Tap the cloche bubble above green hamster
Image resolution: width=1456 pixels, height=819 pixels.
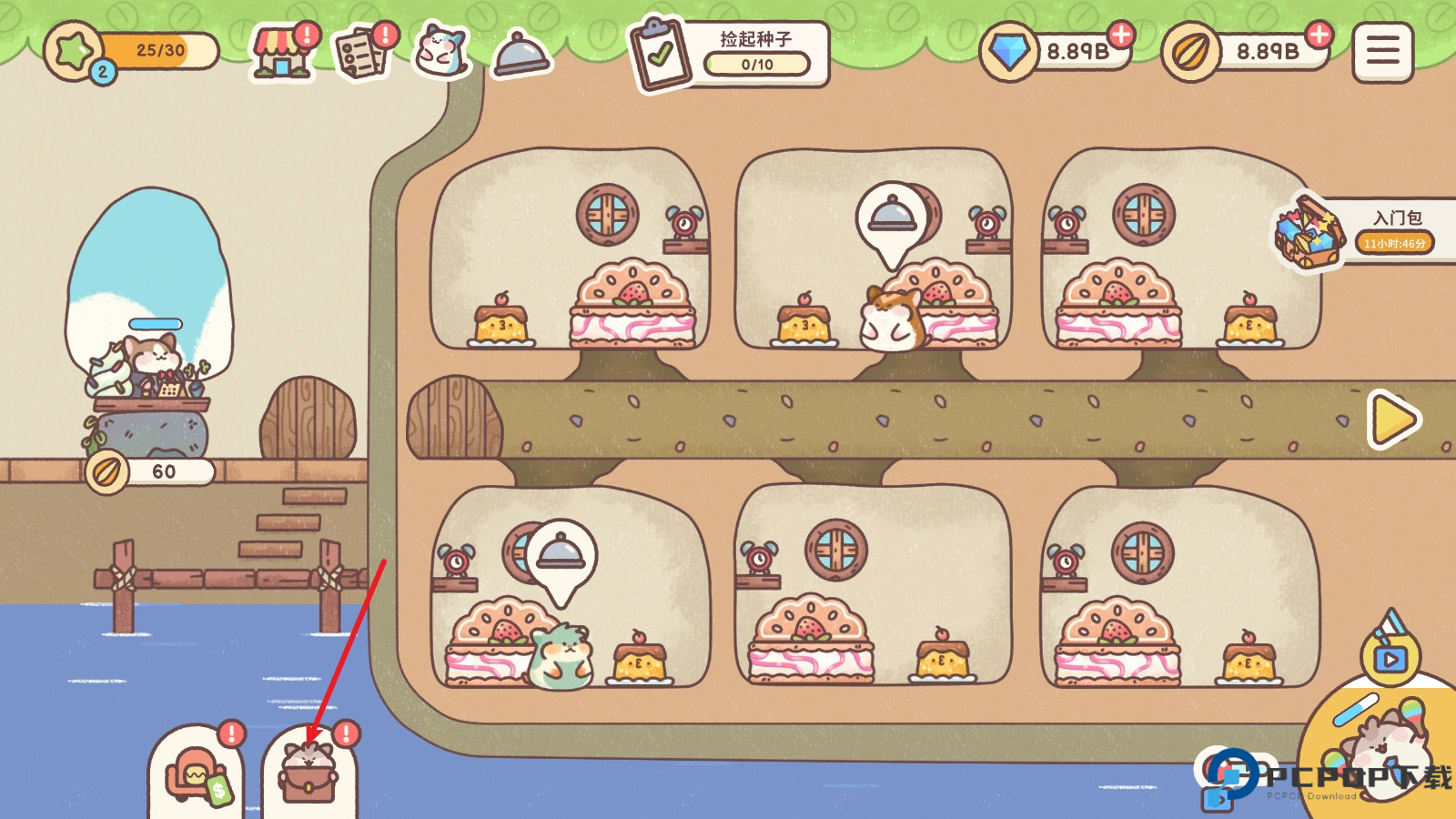561,554
